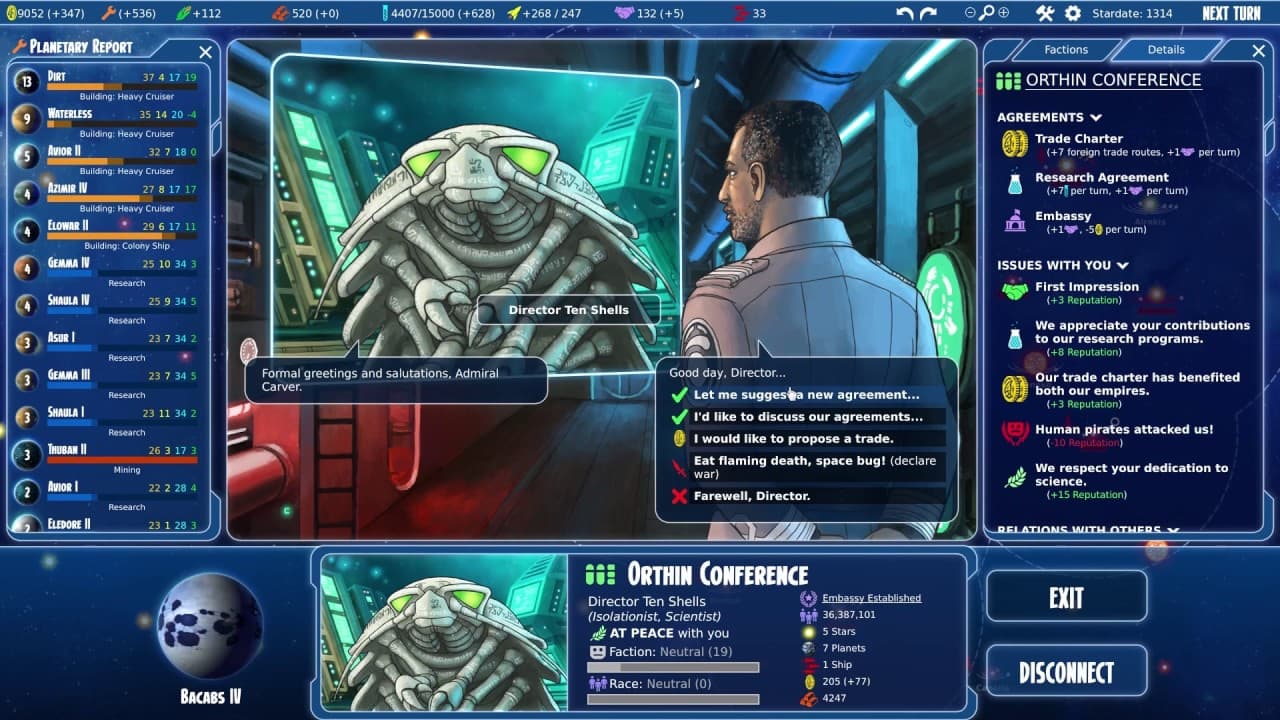
Task: Collapse the Agreements section
Action: tap(1097, 117)
